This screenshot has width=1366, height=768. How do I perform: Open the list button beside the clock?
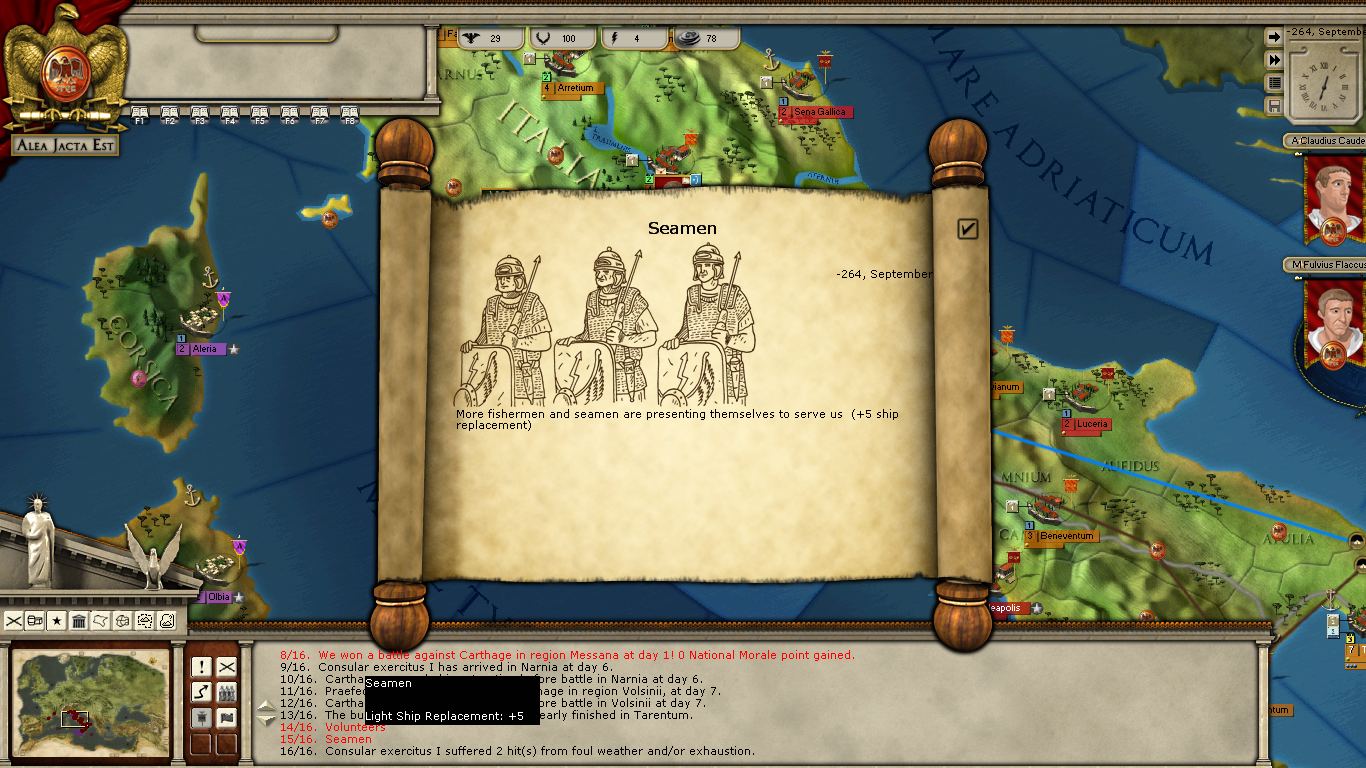[x=1274, y=83]
